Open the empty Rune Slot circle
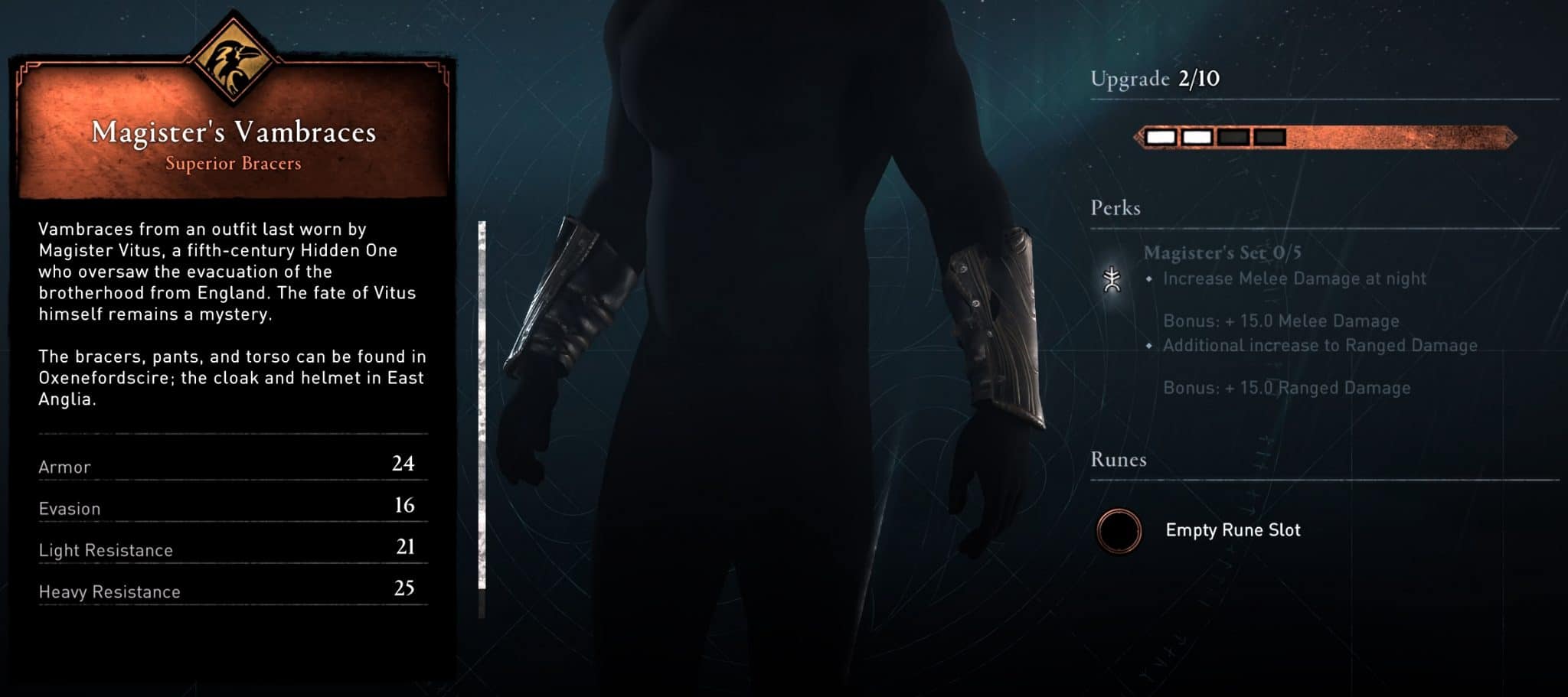The width and height of the screenshot is (1568, 697). click(x=1121, y=530)
